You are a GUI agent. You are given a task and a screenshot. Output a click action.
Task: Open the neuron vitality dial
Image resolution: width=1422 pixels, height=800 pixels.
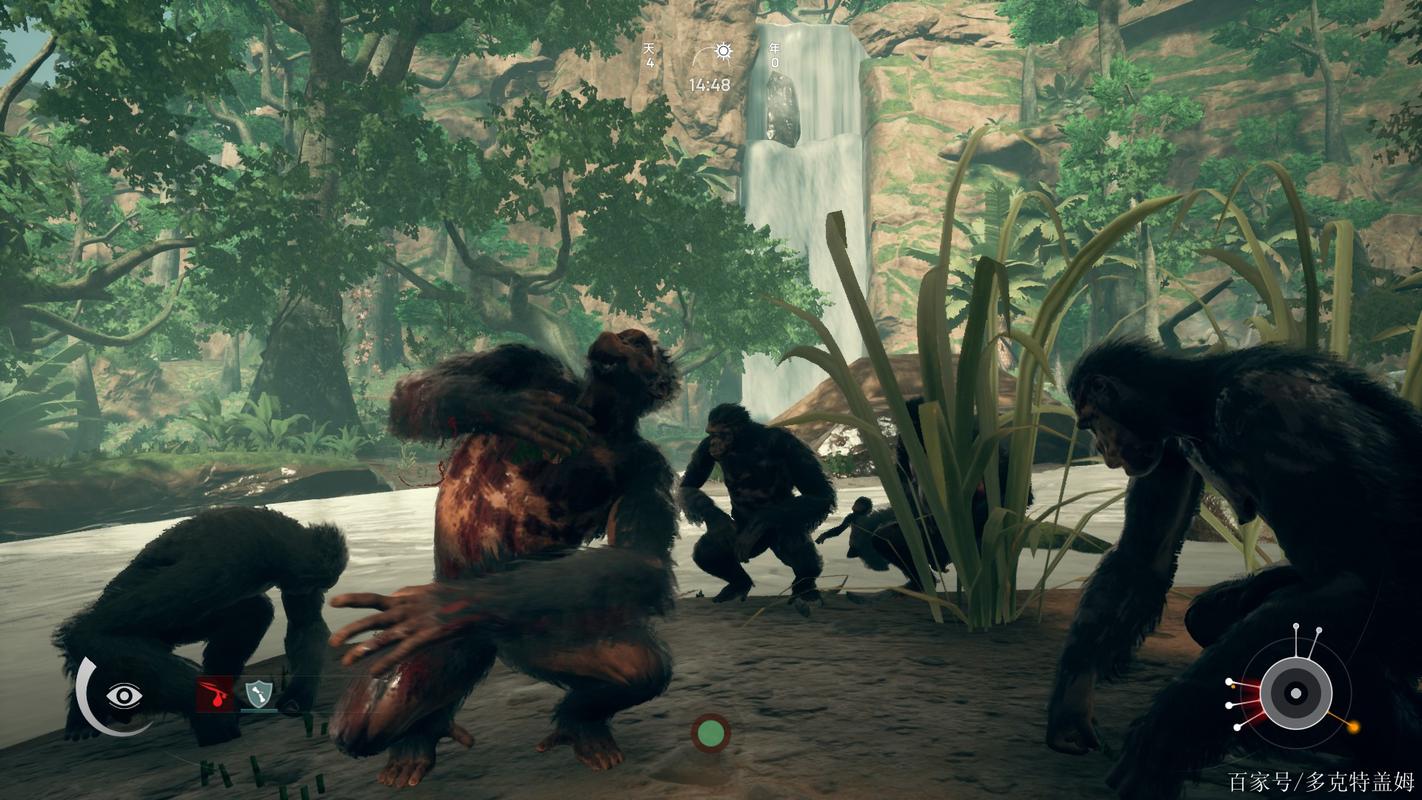(x=1295, y=692)
